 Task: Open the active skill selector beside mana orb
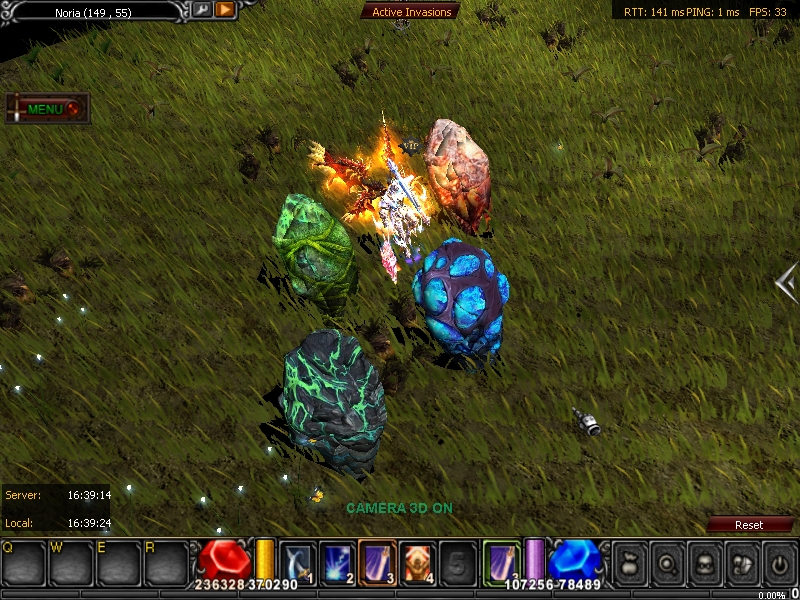click(502, 561)
